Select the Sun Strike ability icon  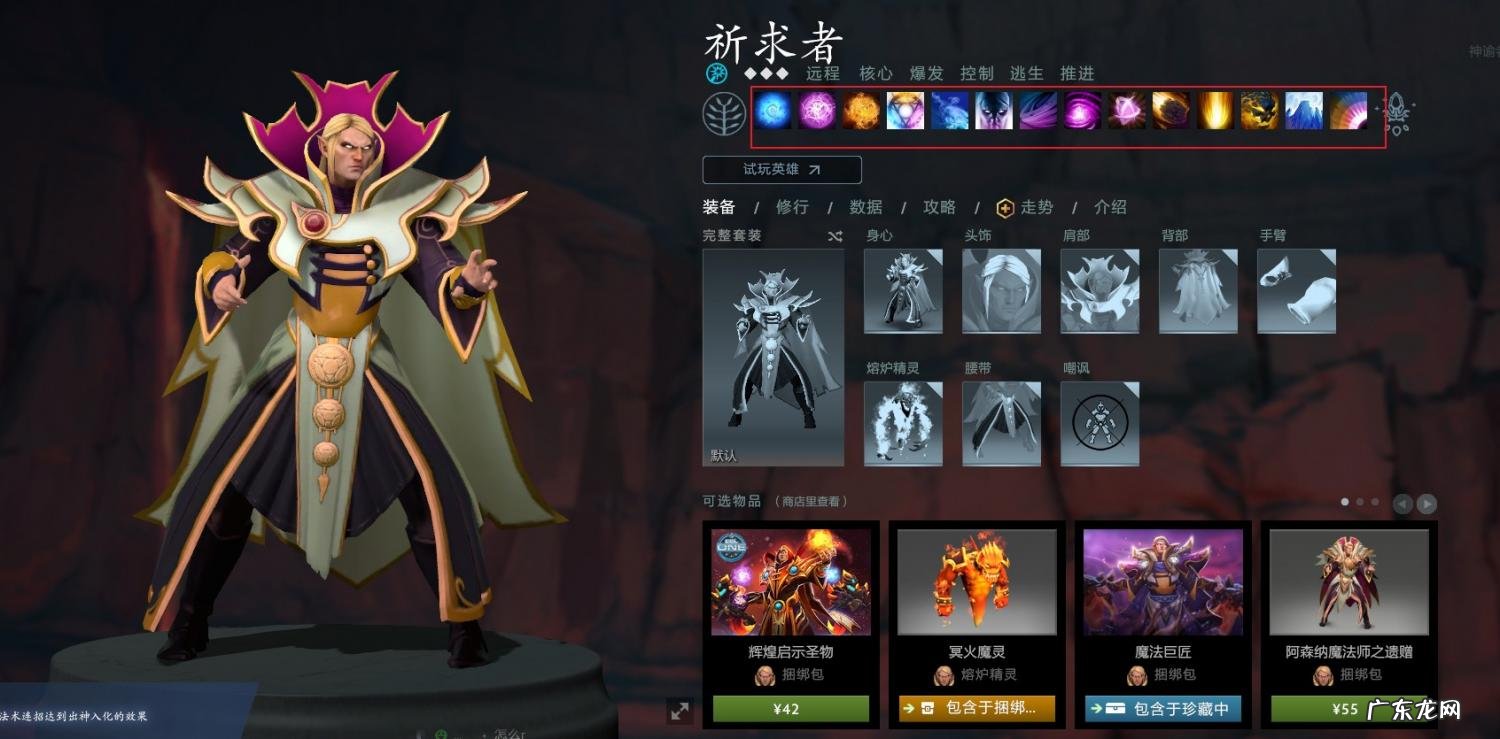(x=1215, y=112)
